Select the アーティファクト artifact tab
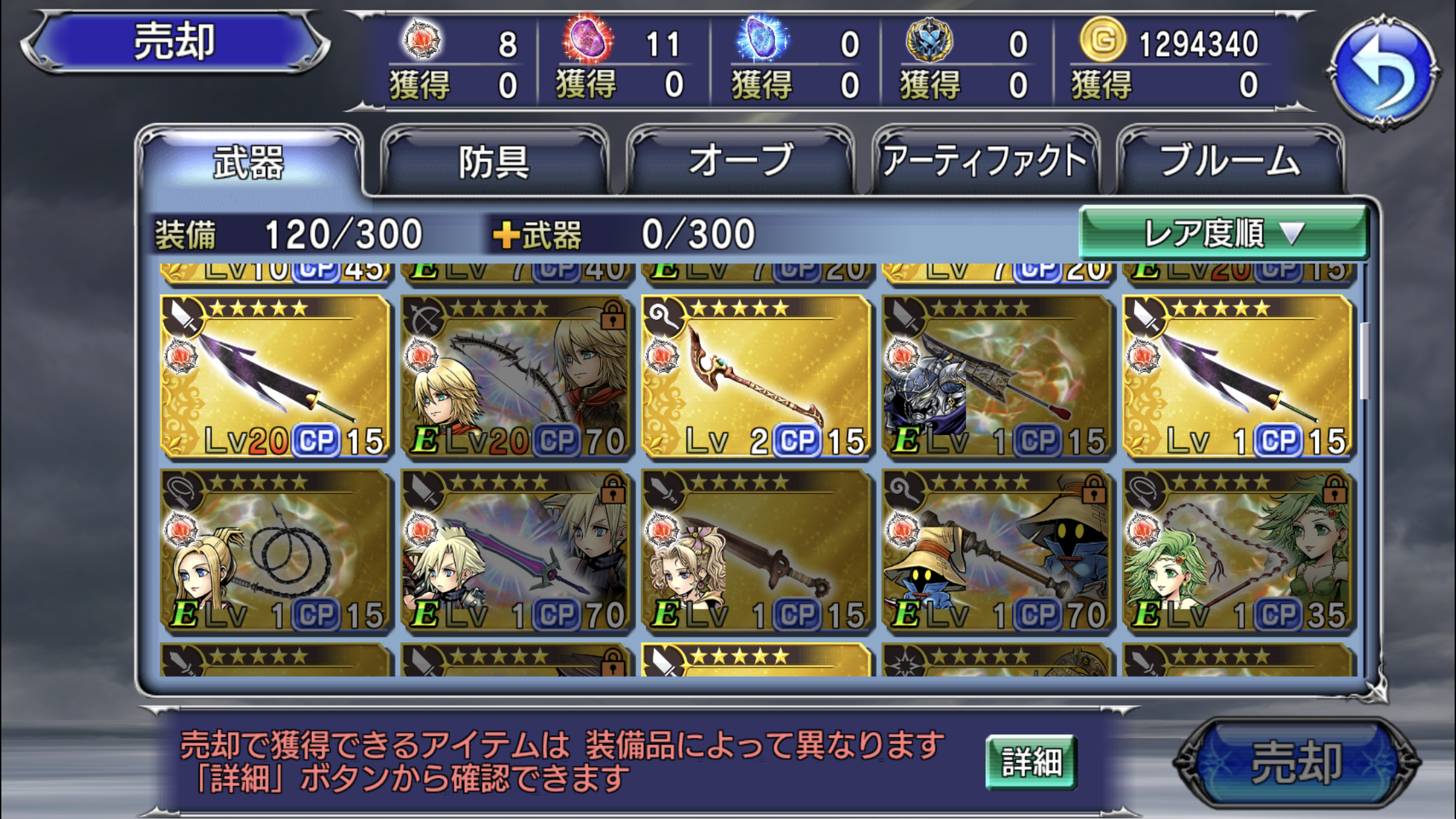 (x=985, y=162)
